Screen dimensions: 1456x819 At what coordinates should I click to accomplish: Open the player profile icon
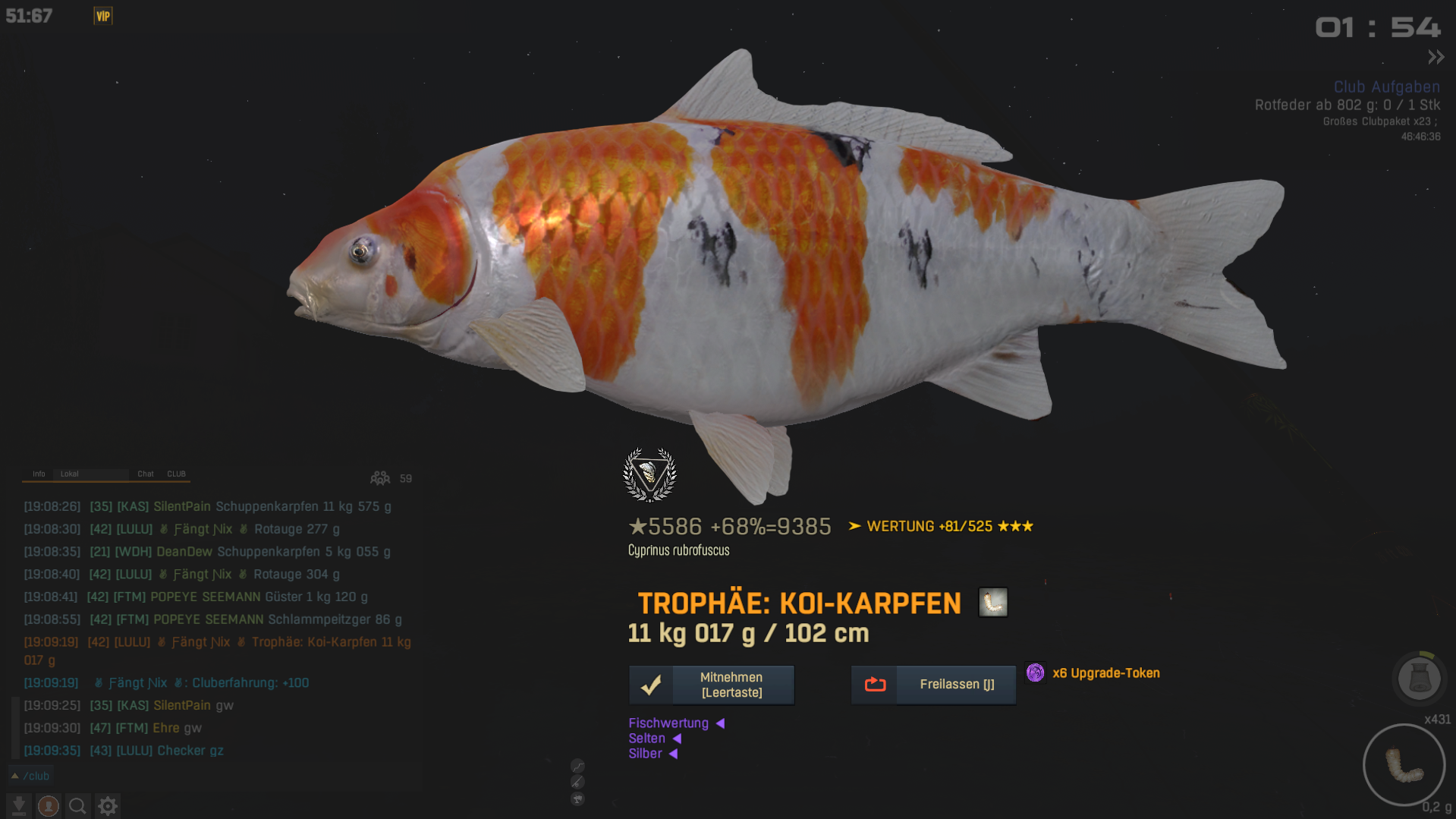[x=49, y=805]
